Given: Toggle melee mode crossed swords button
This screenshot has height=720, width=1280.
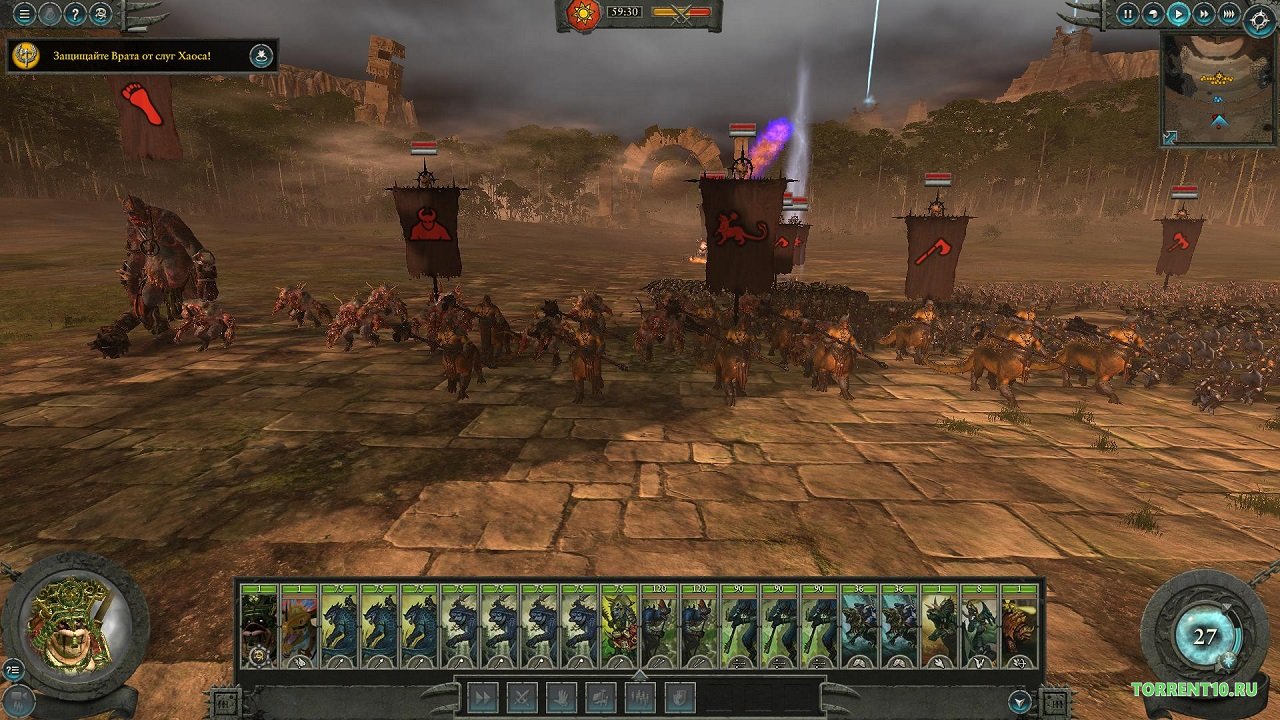Looking at the screenshot, I should [522, 697].
